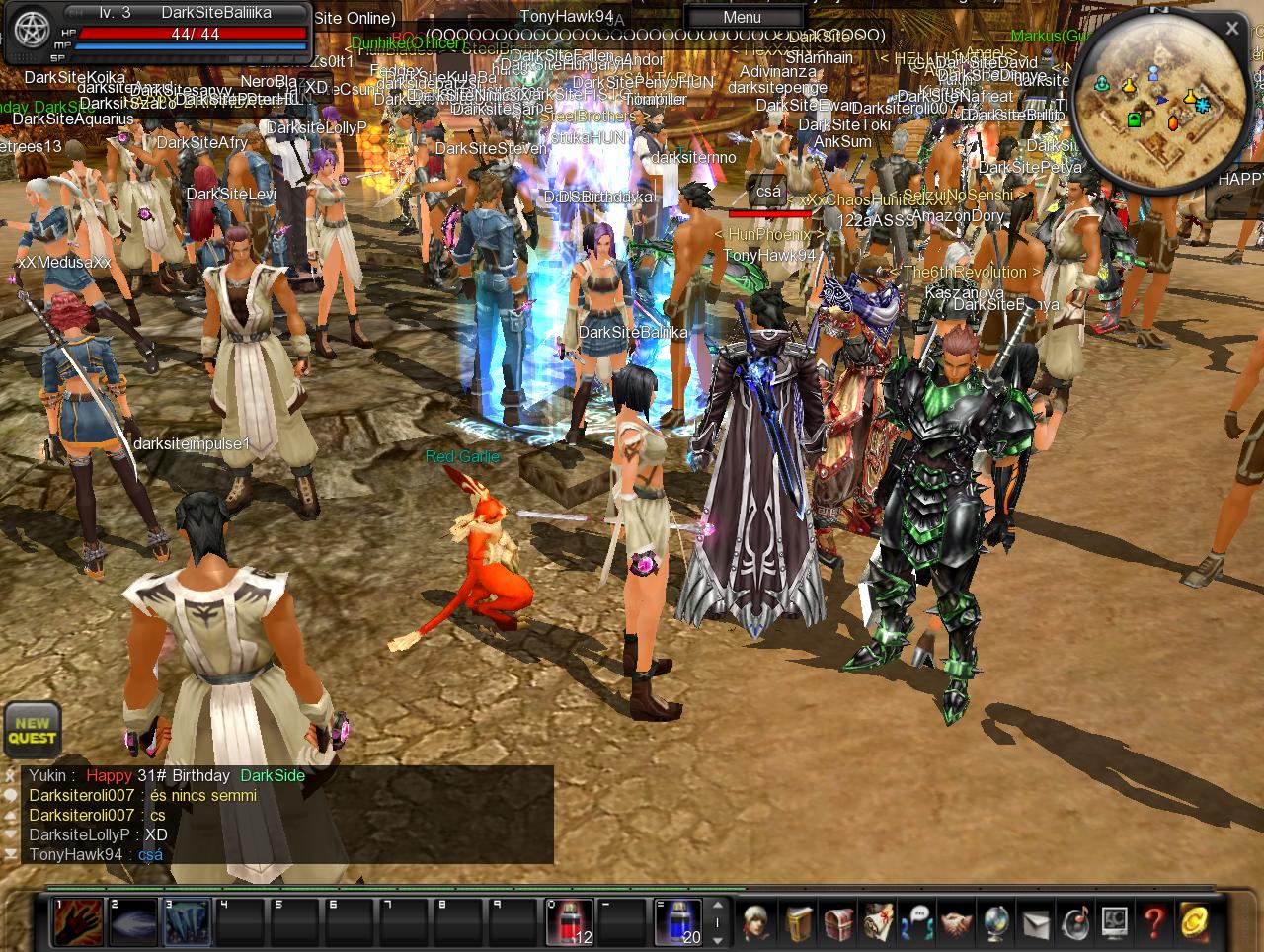Viewport: 1264px width, 952px height.
Task: Use the red hand skill in slot 1
Action: coord(77,922)
